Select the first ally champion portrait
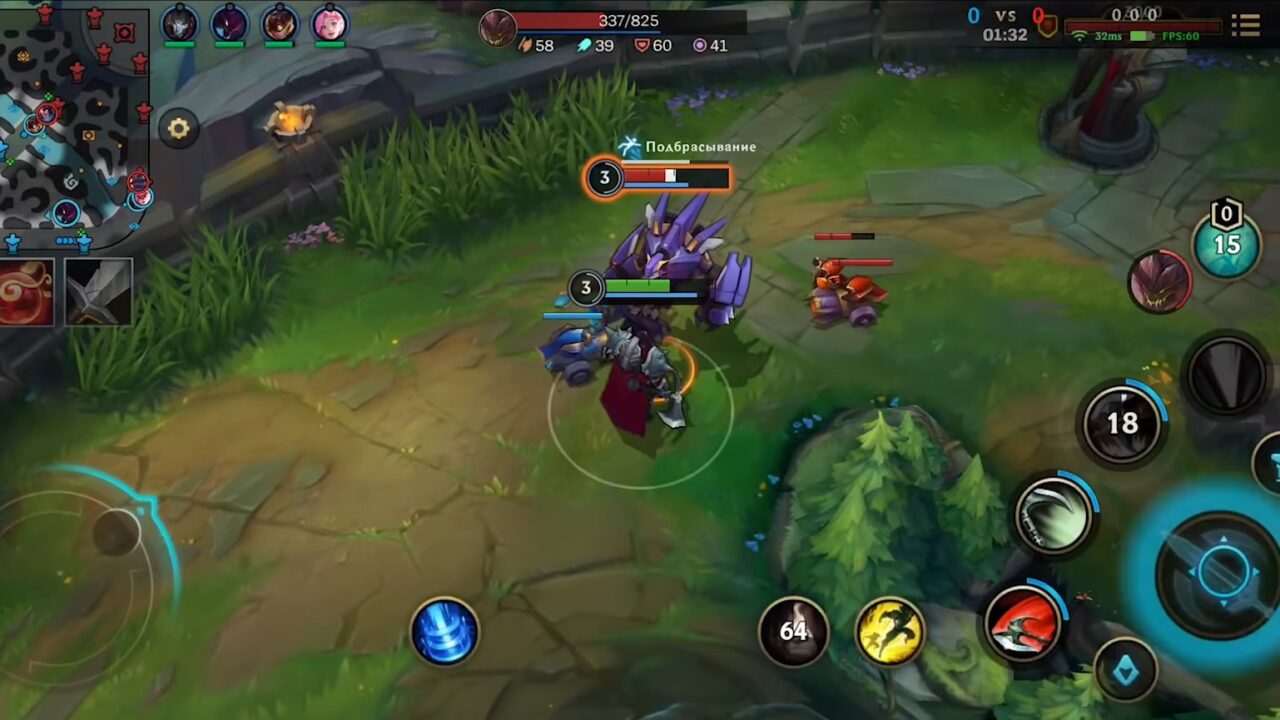The image size is (1280, 720). [x=178, y=22]
